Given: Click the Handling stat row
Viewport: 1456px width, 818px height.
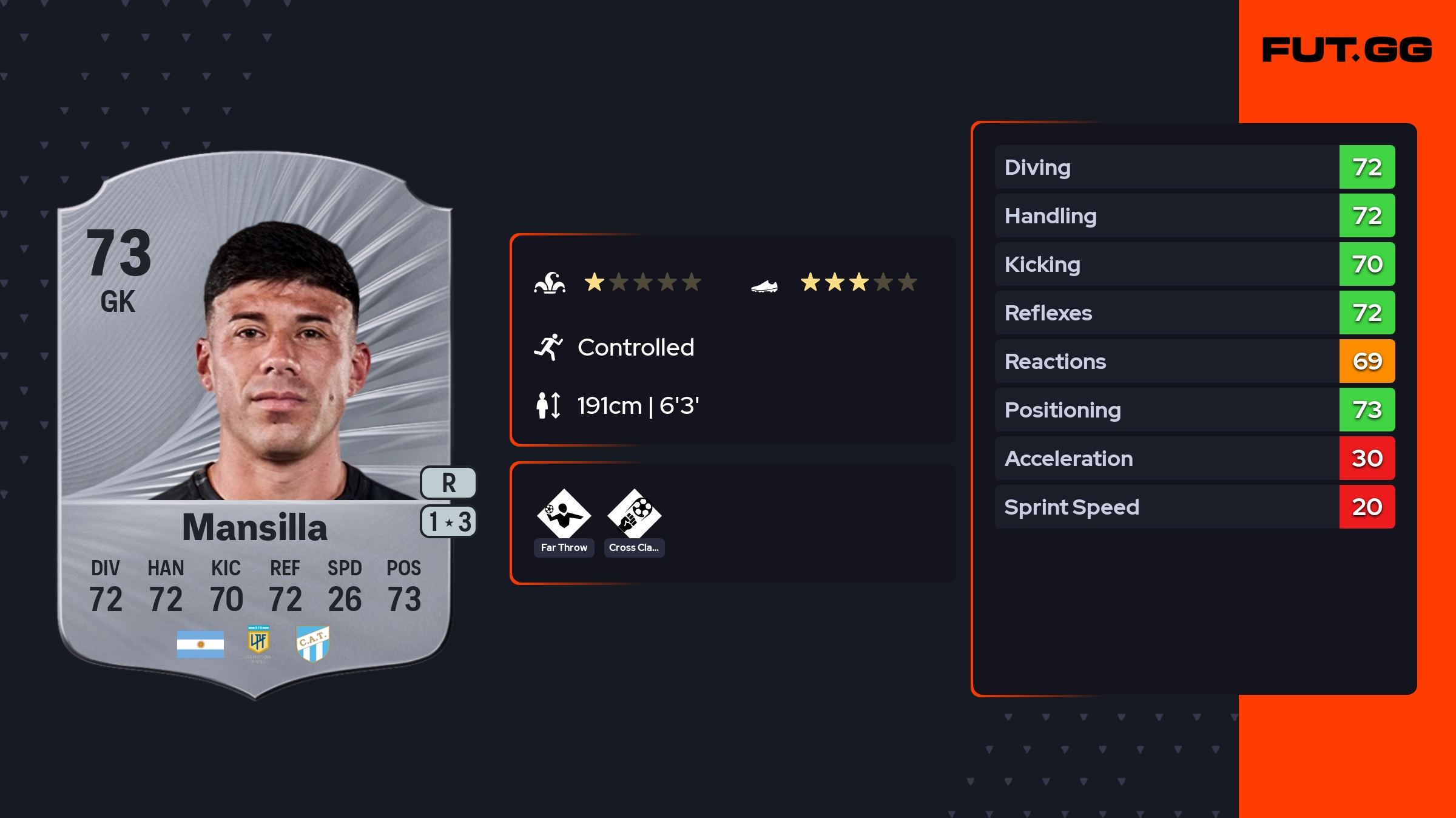Looking at the screenshot, I should coord(1195,215).
